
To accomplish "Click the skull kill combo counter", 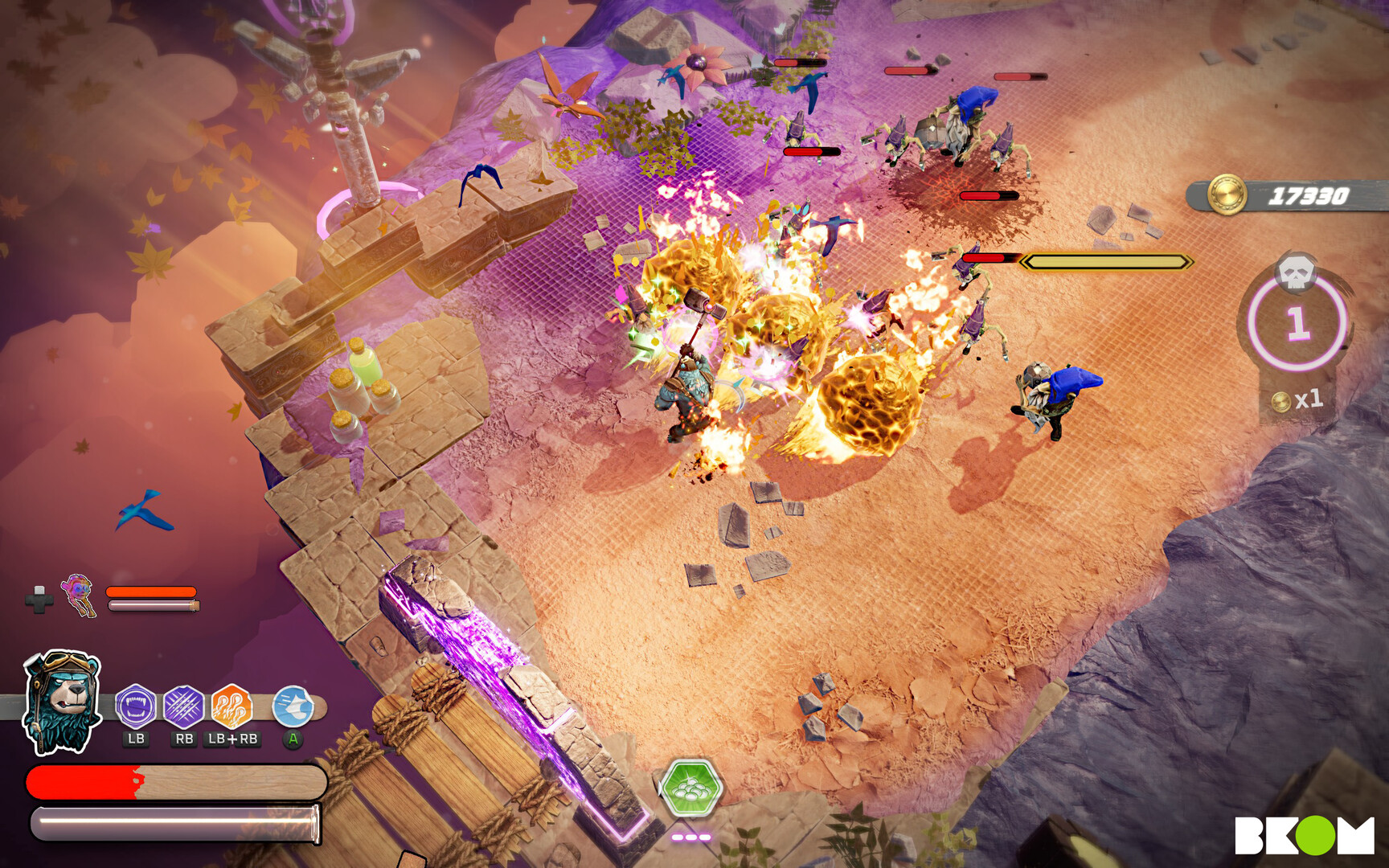I will tap(1297, 321).
